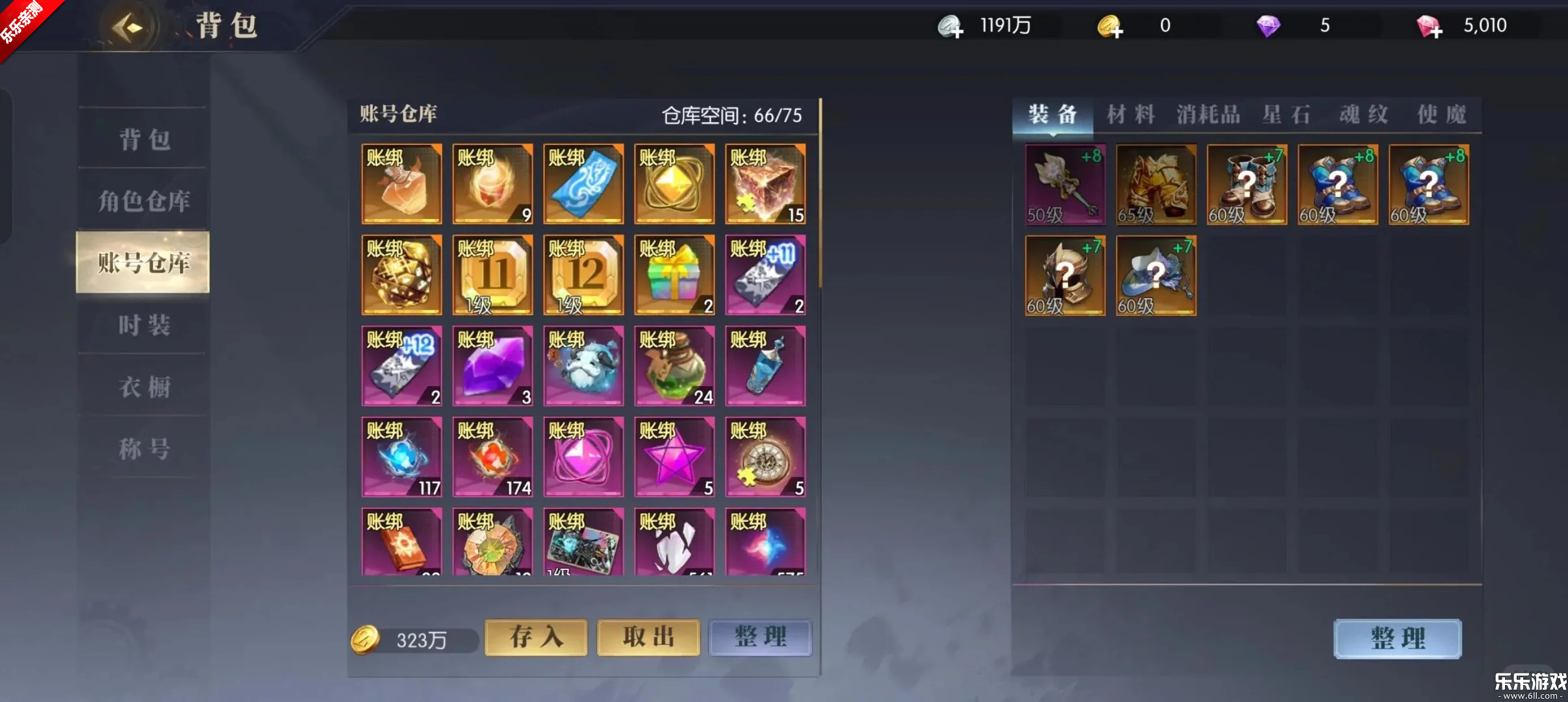Viewport: 1568px width, 702px height.
Task: Open the 衣橱 wardrobe section
Action: [x=144, y=387]
